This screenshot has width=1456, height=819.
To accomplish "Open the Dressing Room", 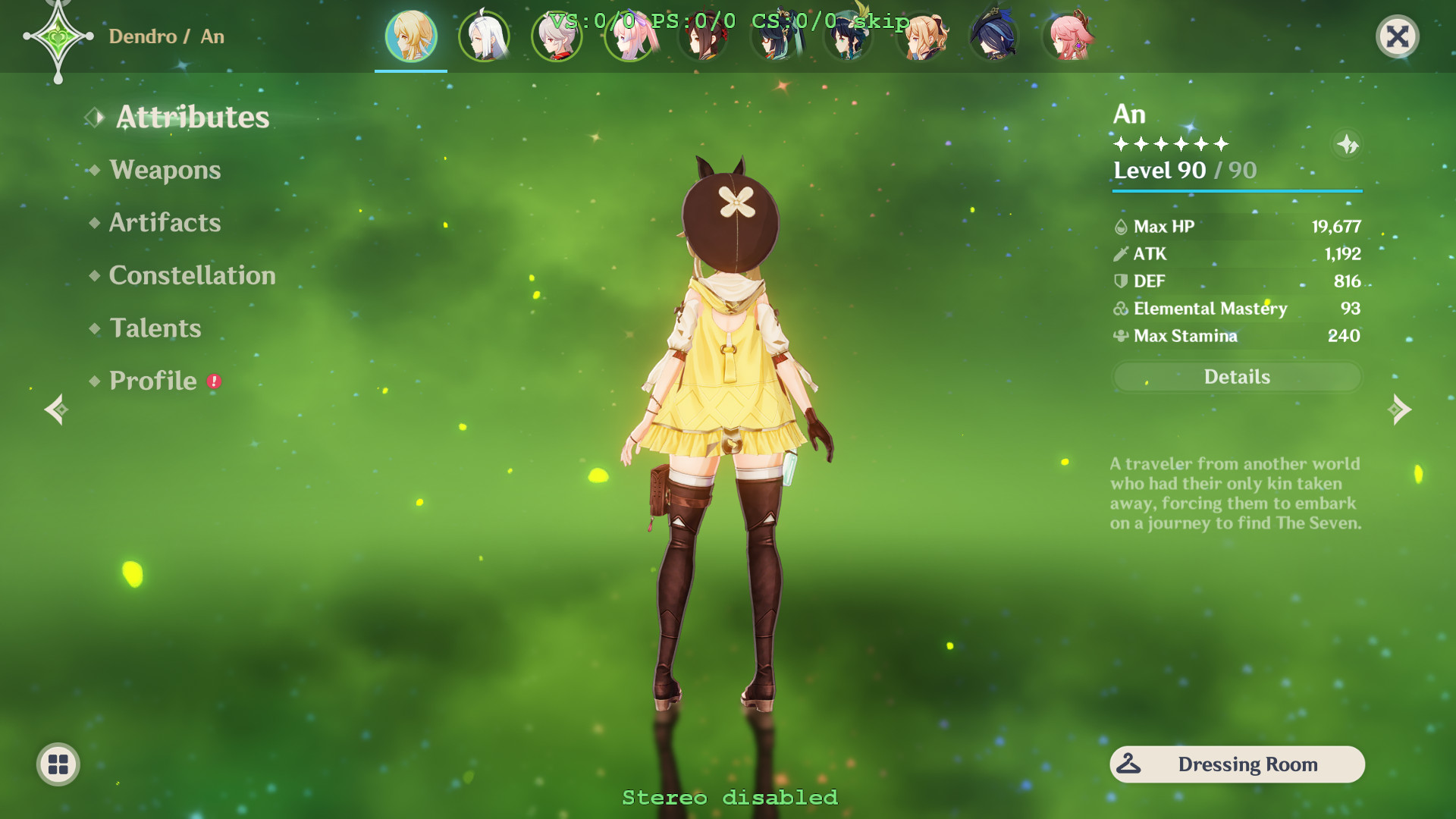I will (1248, 764).
